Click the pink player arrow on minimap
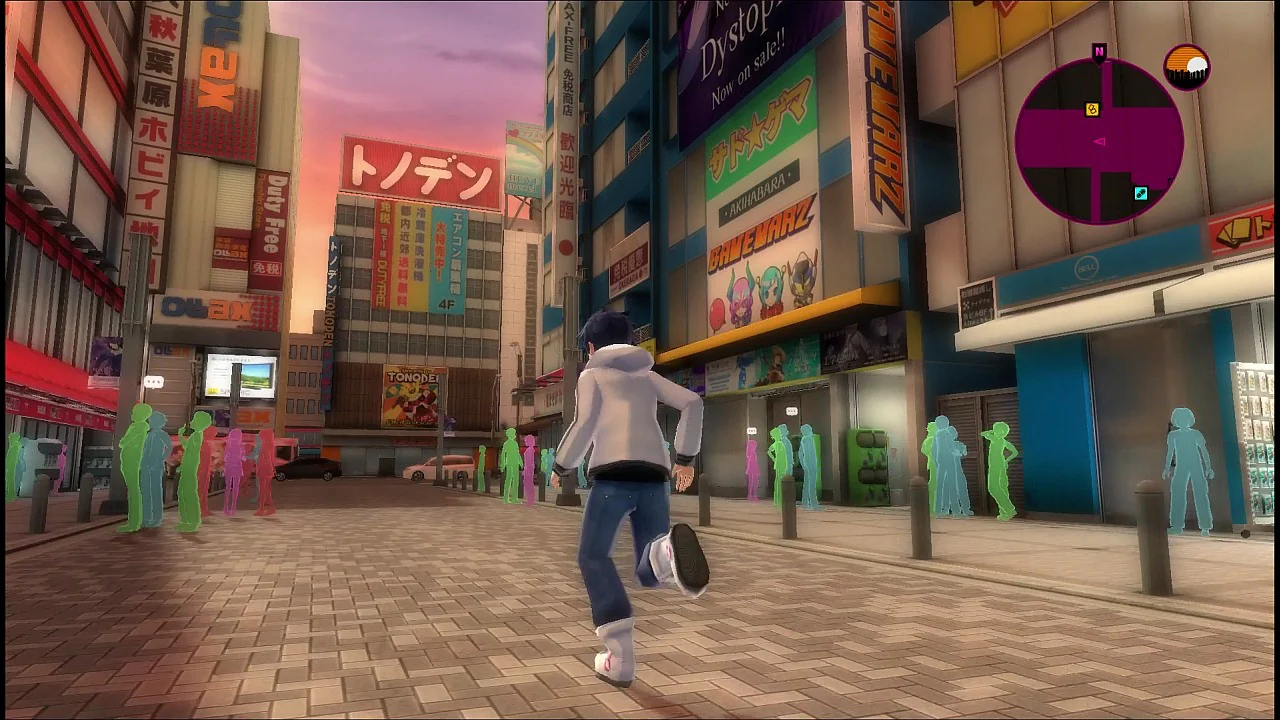The image size is (1280, 720). point(1099,142)
